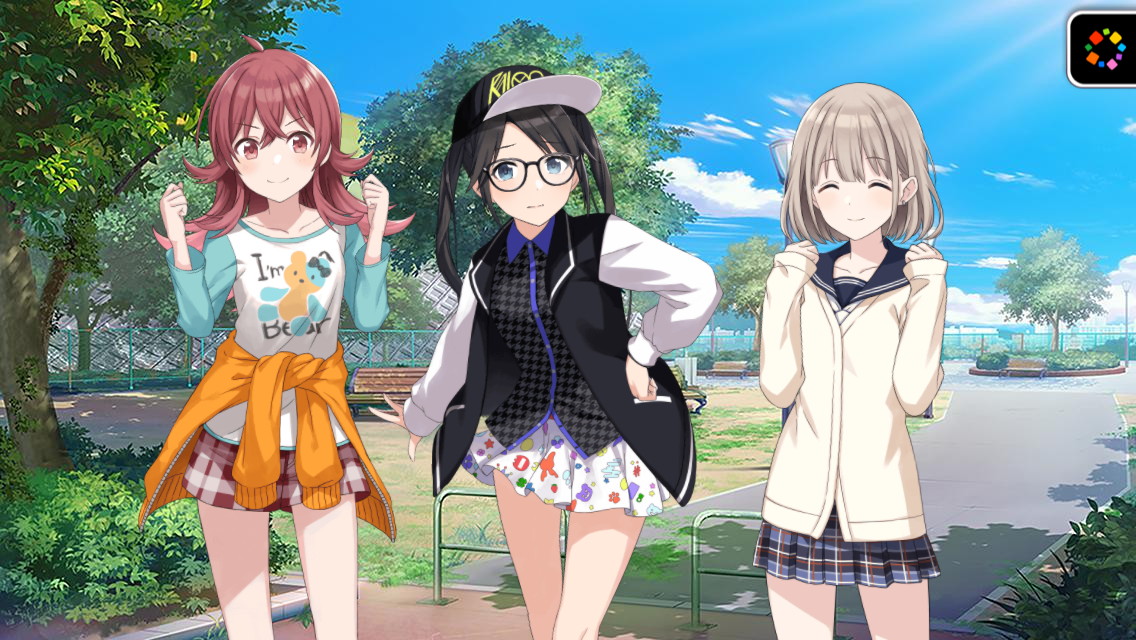1136x640 pixels.
Task: Open the colorful hexagon menu icon
Action: [1105, 48]
